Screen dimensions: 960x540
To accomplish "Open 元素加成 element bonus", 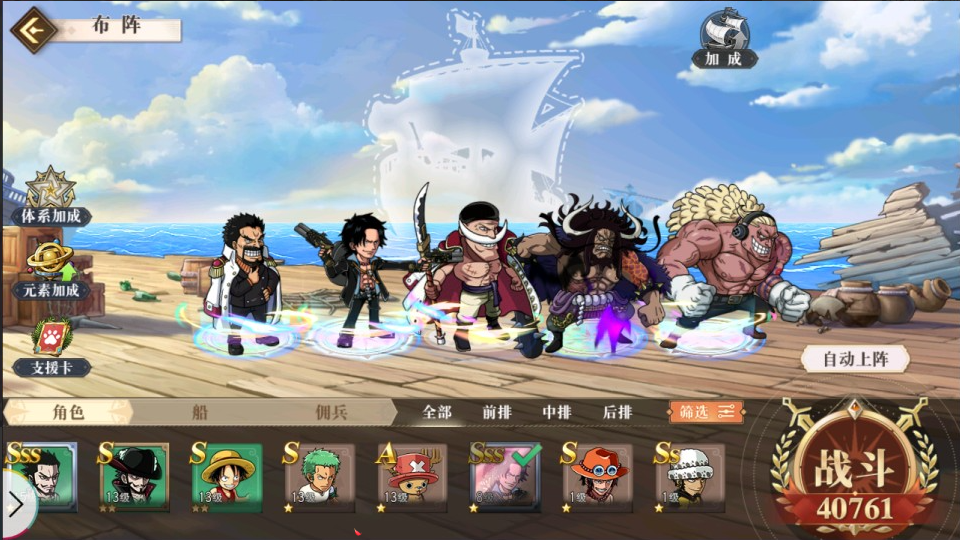I will coord(52,270).
